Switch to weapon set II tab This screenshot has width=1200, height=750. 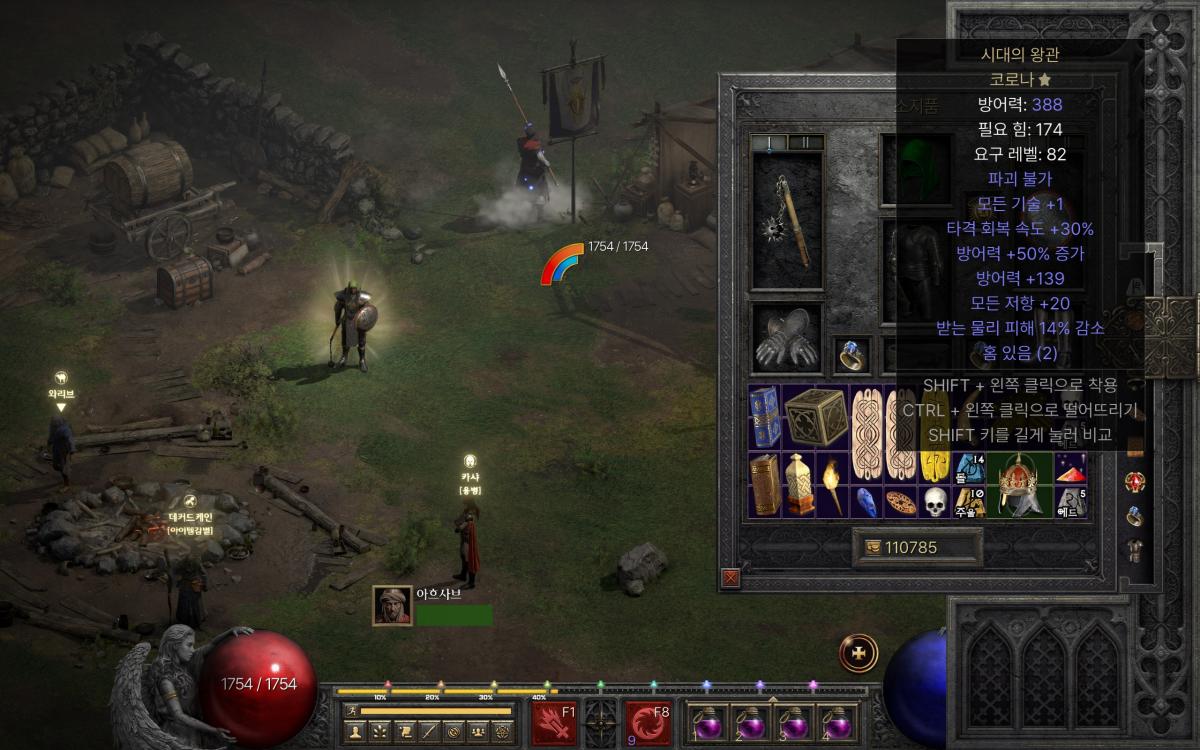pyautogui.click(x=803, y=143)
